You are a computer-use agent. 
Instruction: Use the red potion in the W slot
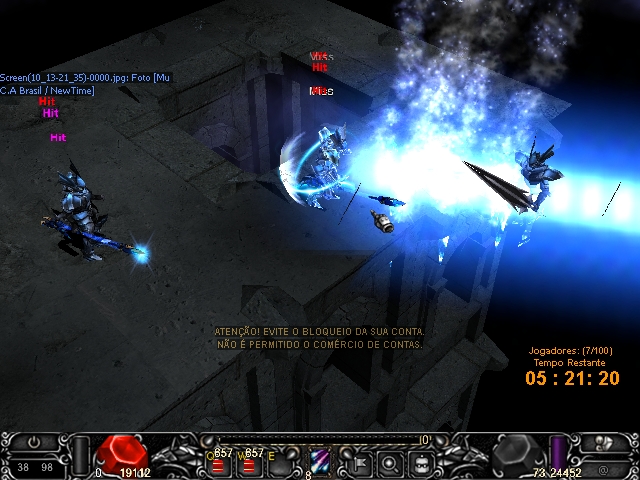[249, 464]
